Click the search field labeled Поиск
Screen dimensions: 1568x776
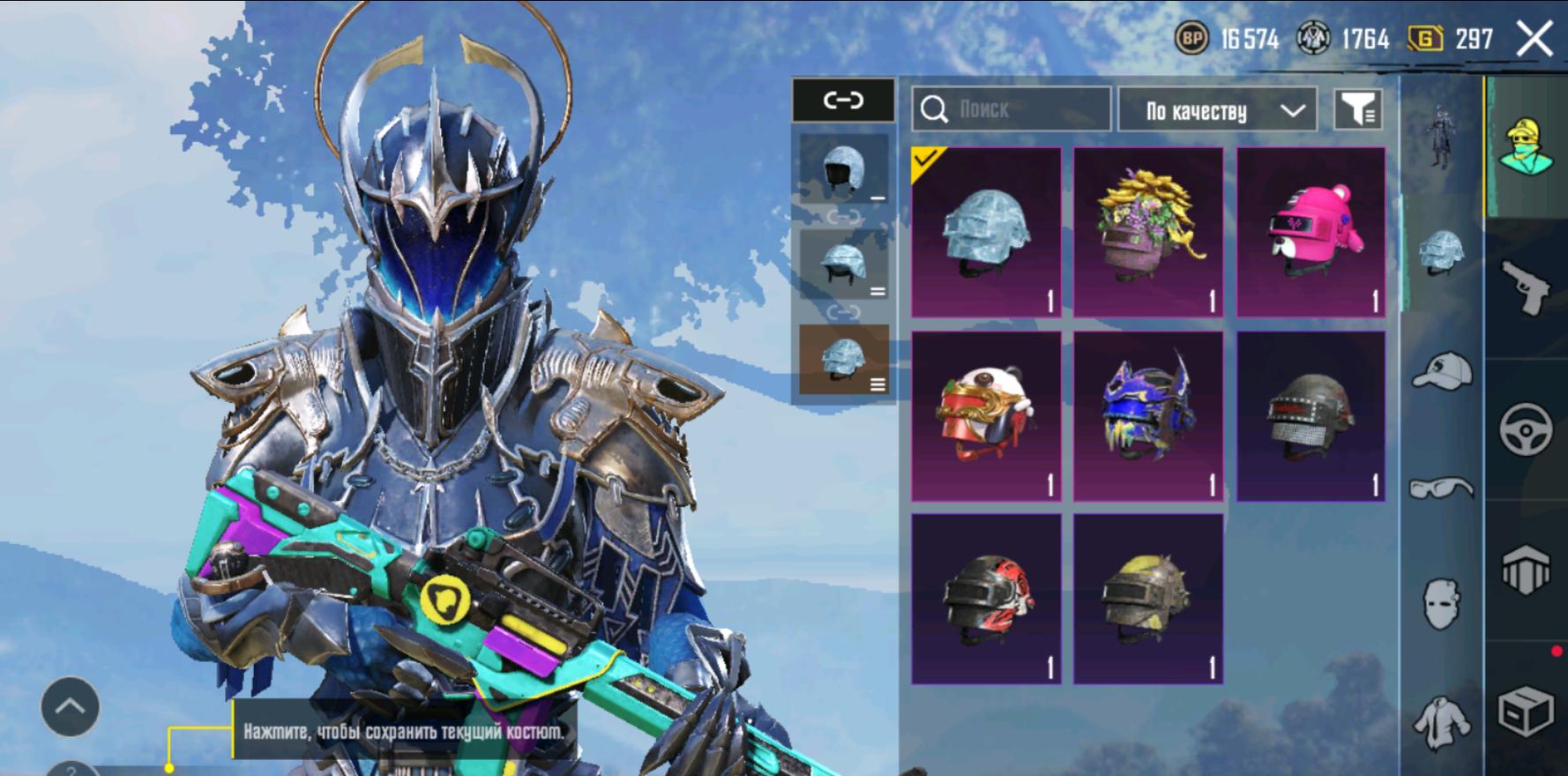1011,109
